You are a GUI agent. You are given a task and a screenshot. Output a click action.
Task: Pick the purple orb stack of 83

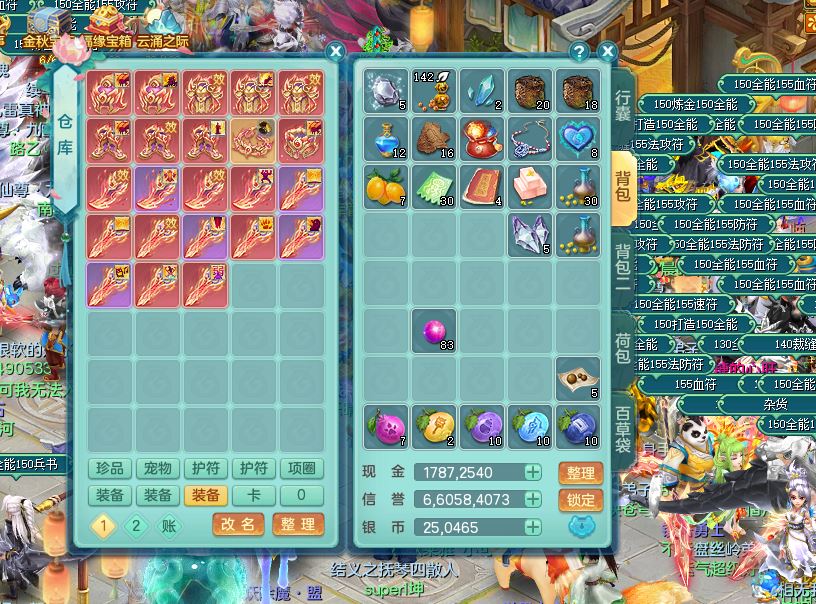(x=435, y=331)
